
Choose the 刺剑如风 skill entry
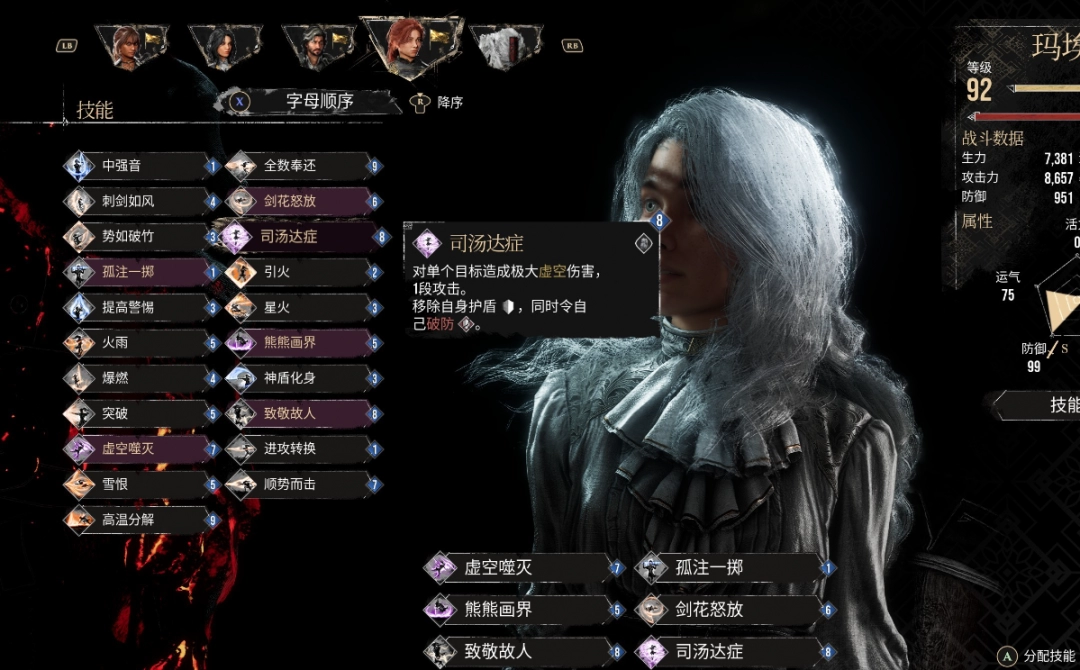tap(138, 201)
